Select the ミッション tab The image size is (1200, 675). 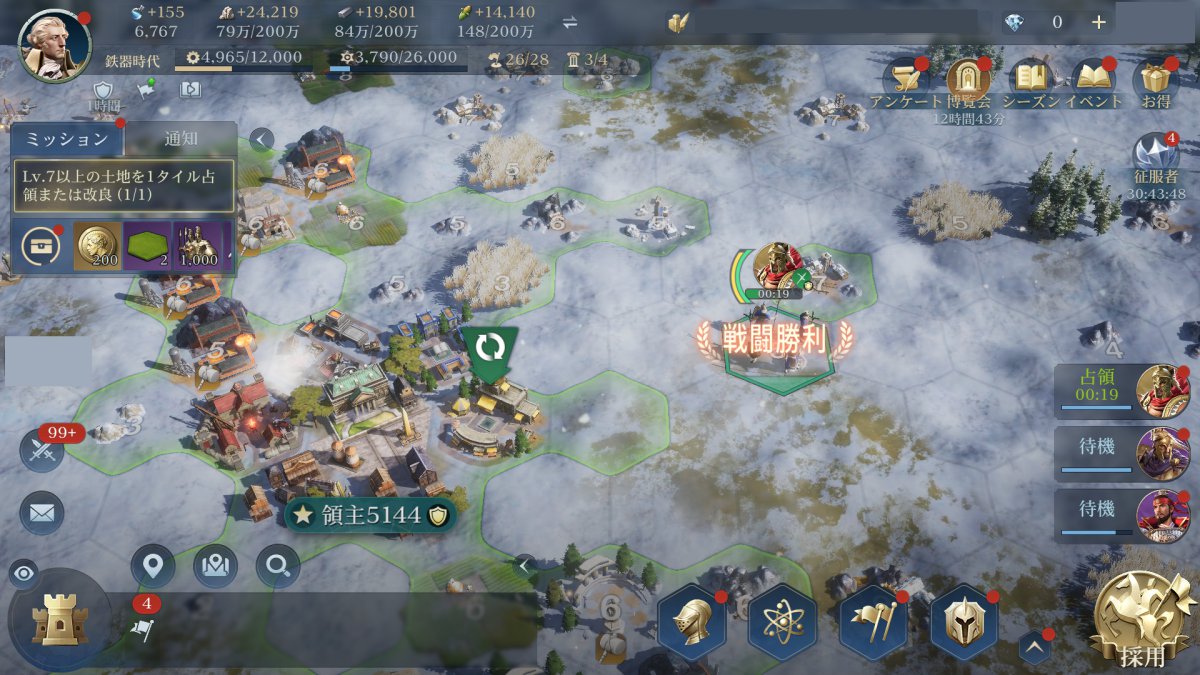pos(66,139)
